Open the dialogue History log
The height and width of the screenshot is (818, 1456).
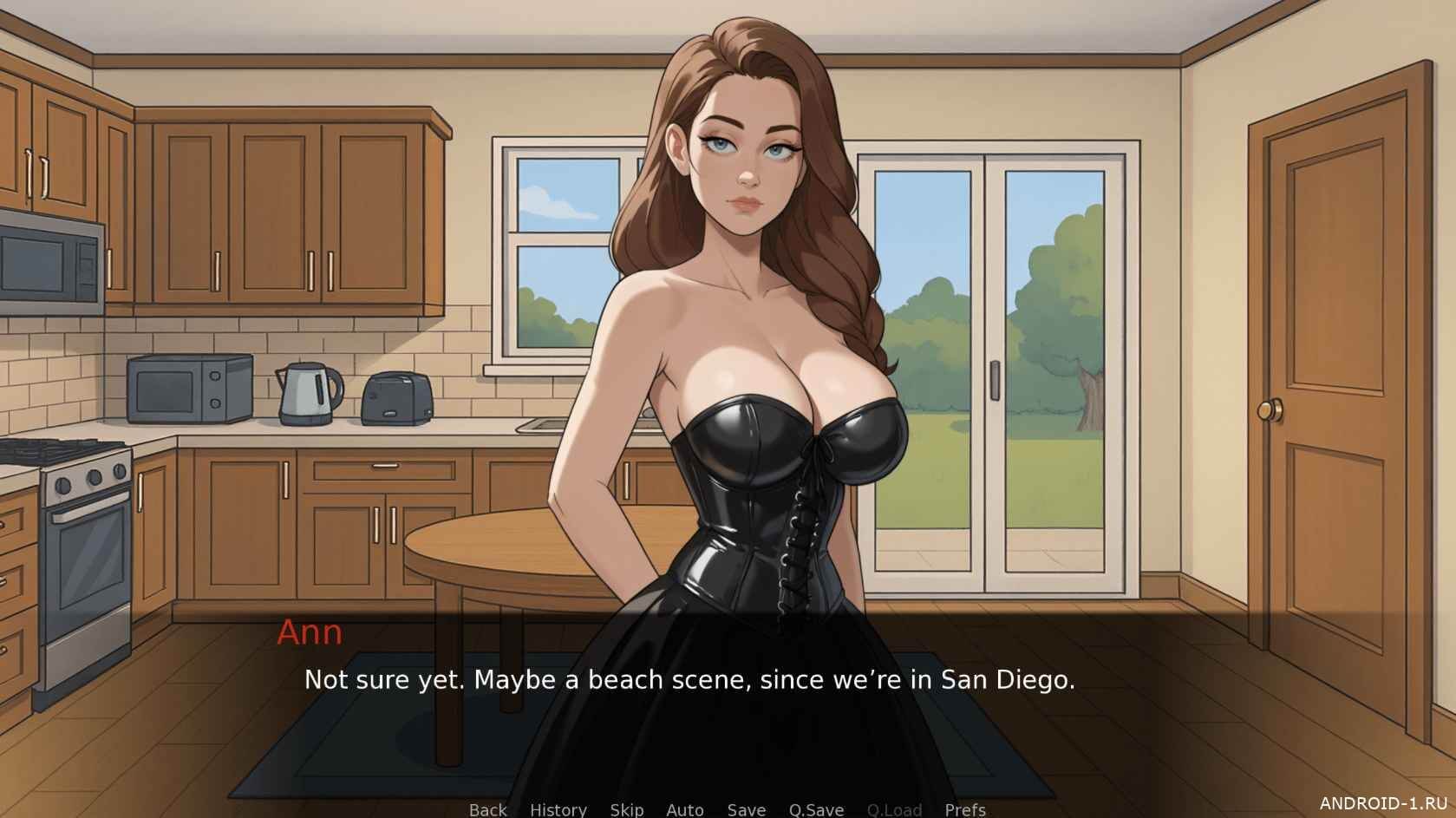558,809
